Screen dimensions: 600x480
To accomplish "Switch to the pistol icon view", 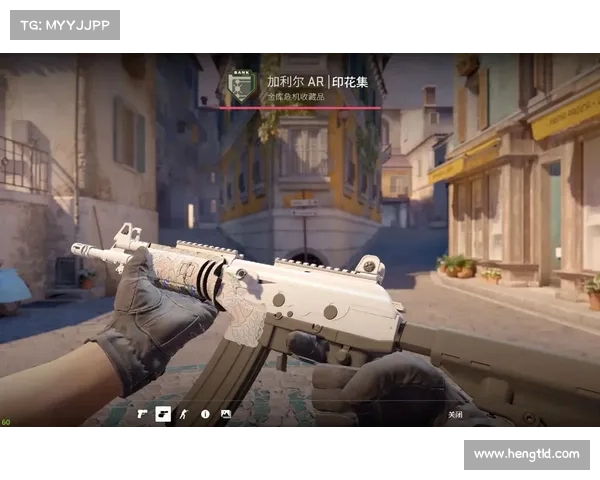I will pos(142,413).
